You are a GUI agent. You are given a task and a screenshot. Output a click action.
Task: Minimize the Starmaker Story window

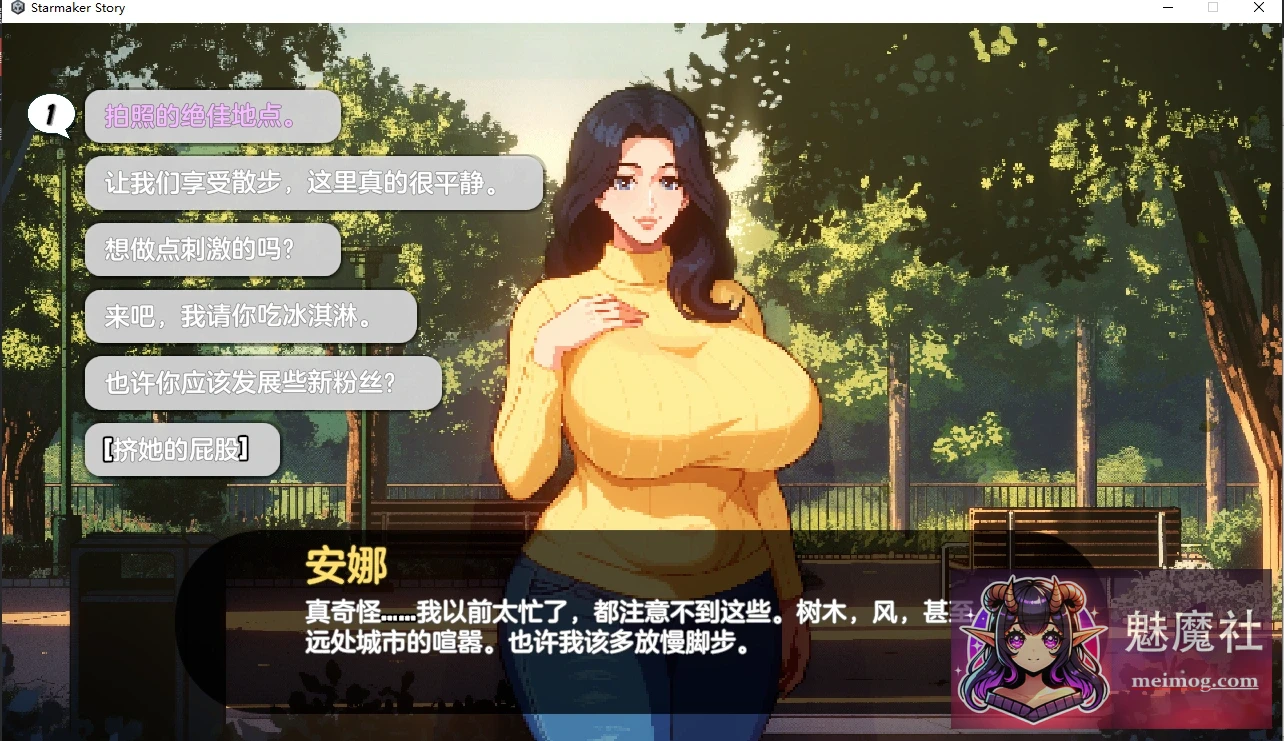tap(1169, 7)
